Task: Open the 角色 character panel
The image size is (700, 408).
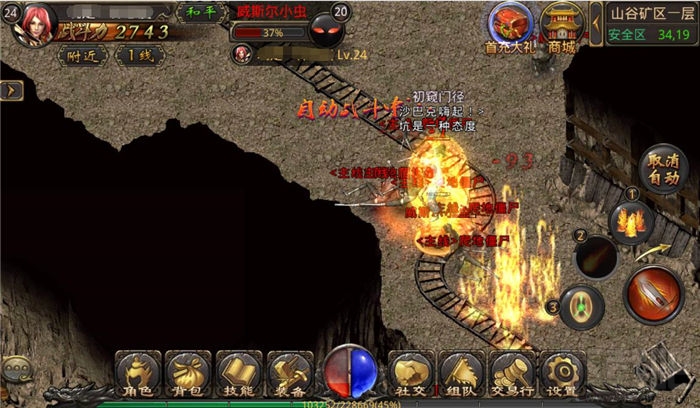Action: click(138, 373)
